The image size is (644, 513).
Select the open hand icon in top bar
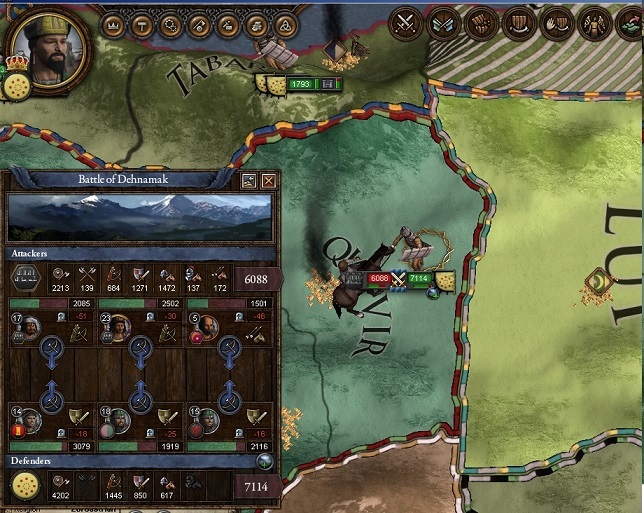(x=556, y=22)
